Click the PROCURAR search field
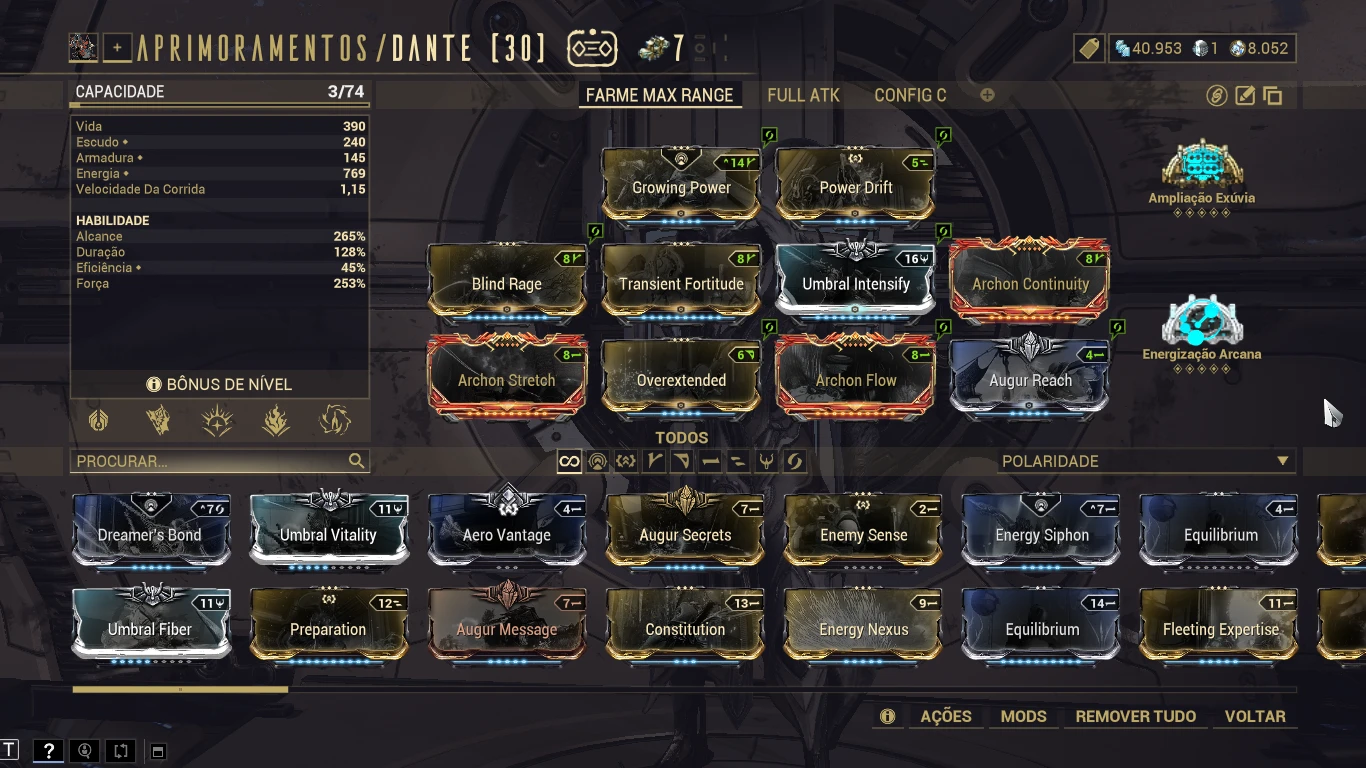This screenshot has width=1366, height=768. [210, 461]
